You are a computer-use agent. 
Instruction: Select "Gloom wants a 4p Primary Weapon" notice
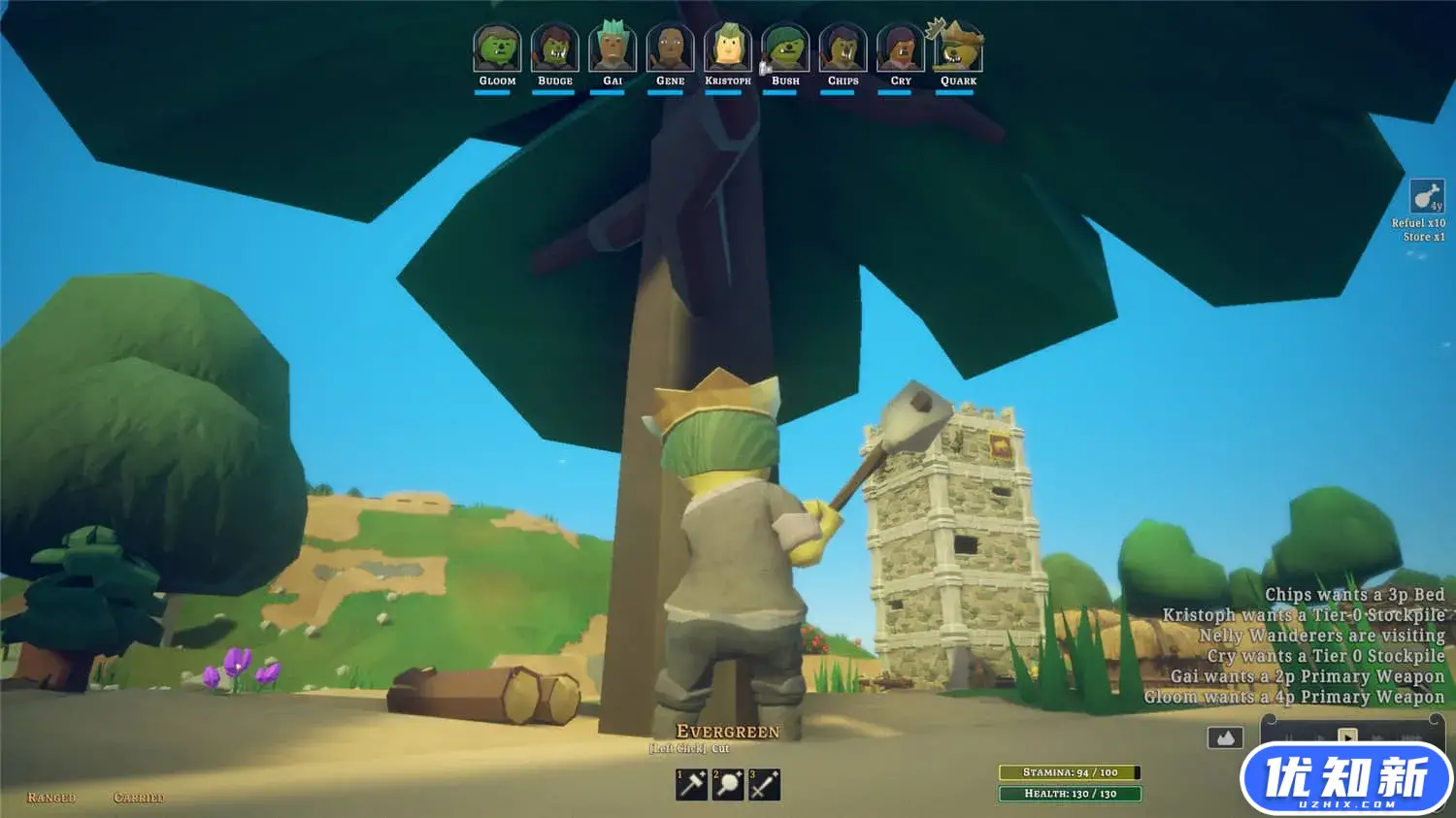1294,697
